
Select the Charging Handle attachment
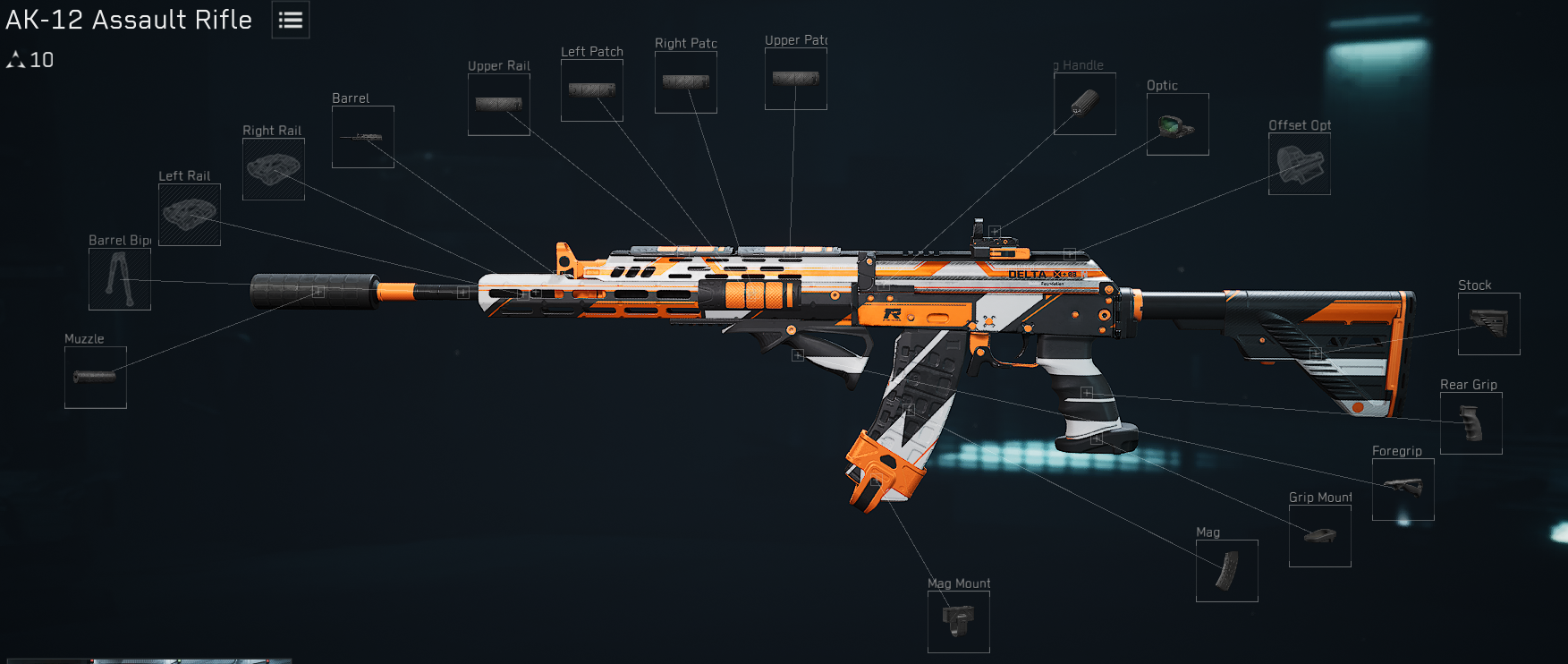pyautogui.click(x=1084, y=105)
